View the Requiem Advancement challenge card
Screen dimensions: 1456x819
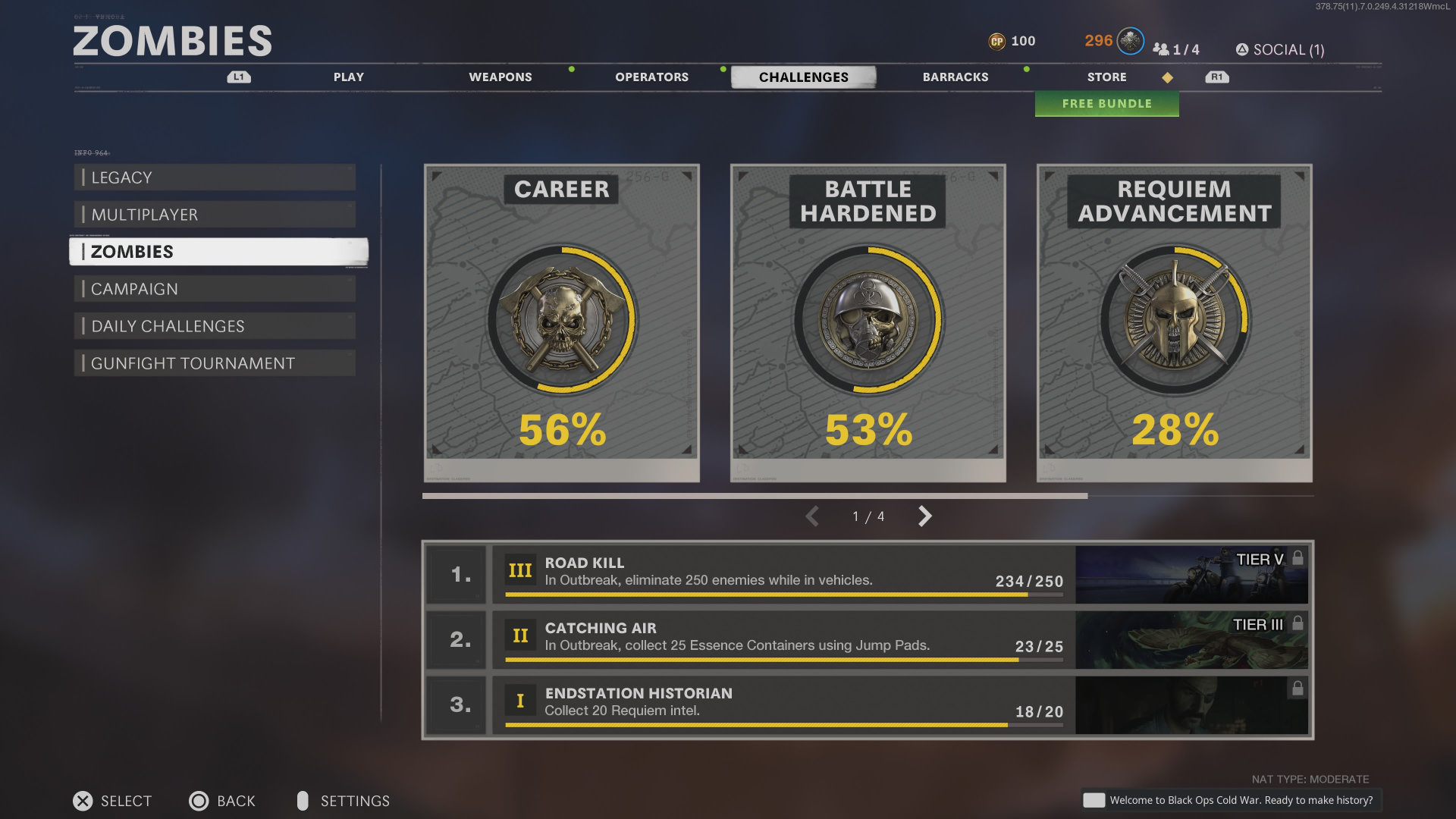point(1175,322)
